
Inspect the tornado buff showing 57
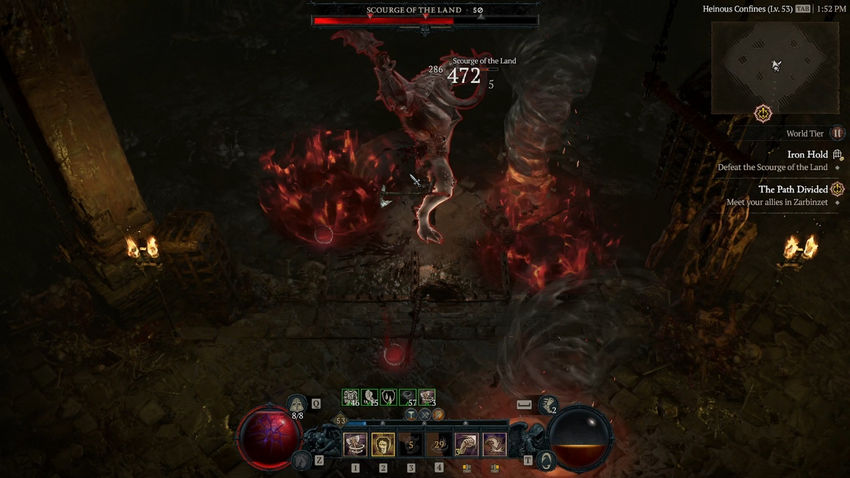pyautogui.click(x=408, y=397)
